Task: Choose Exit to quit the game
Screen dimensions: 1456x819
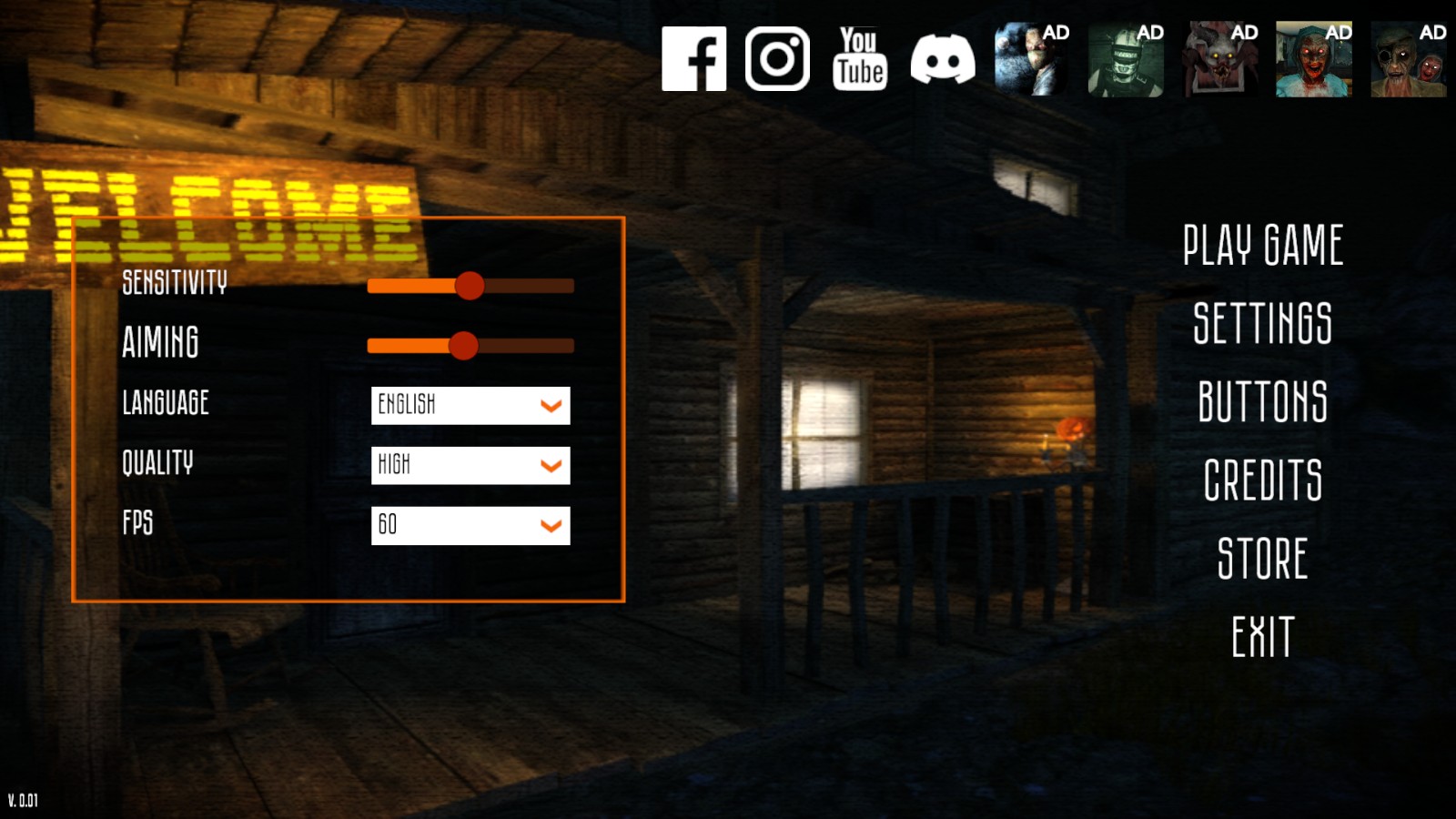Action: 1262,637
